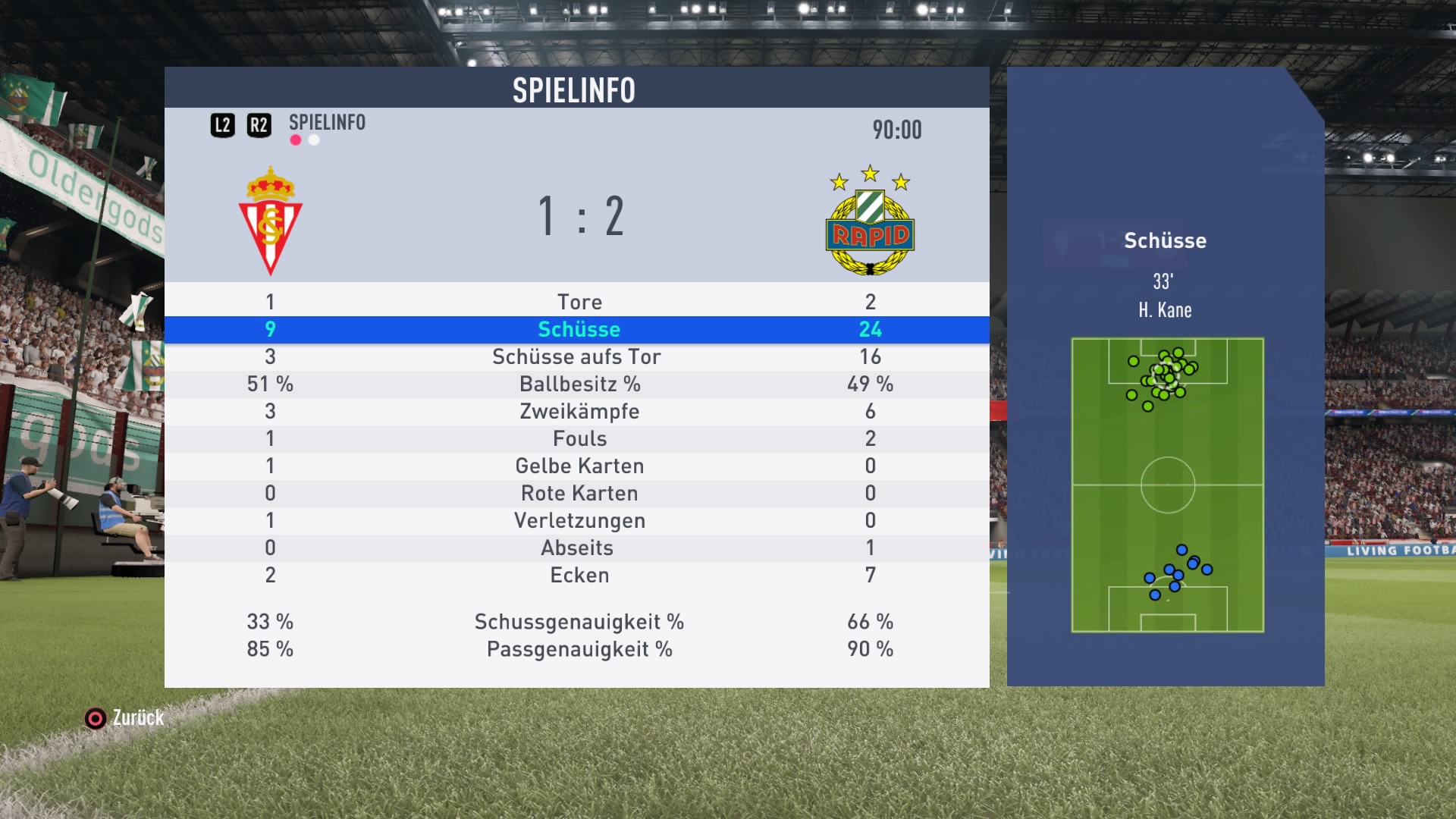This screenshot has height=819, width=1456.
Task: Select the Schussgenauigkeit % row
Action: coord(579,622)
